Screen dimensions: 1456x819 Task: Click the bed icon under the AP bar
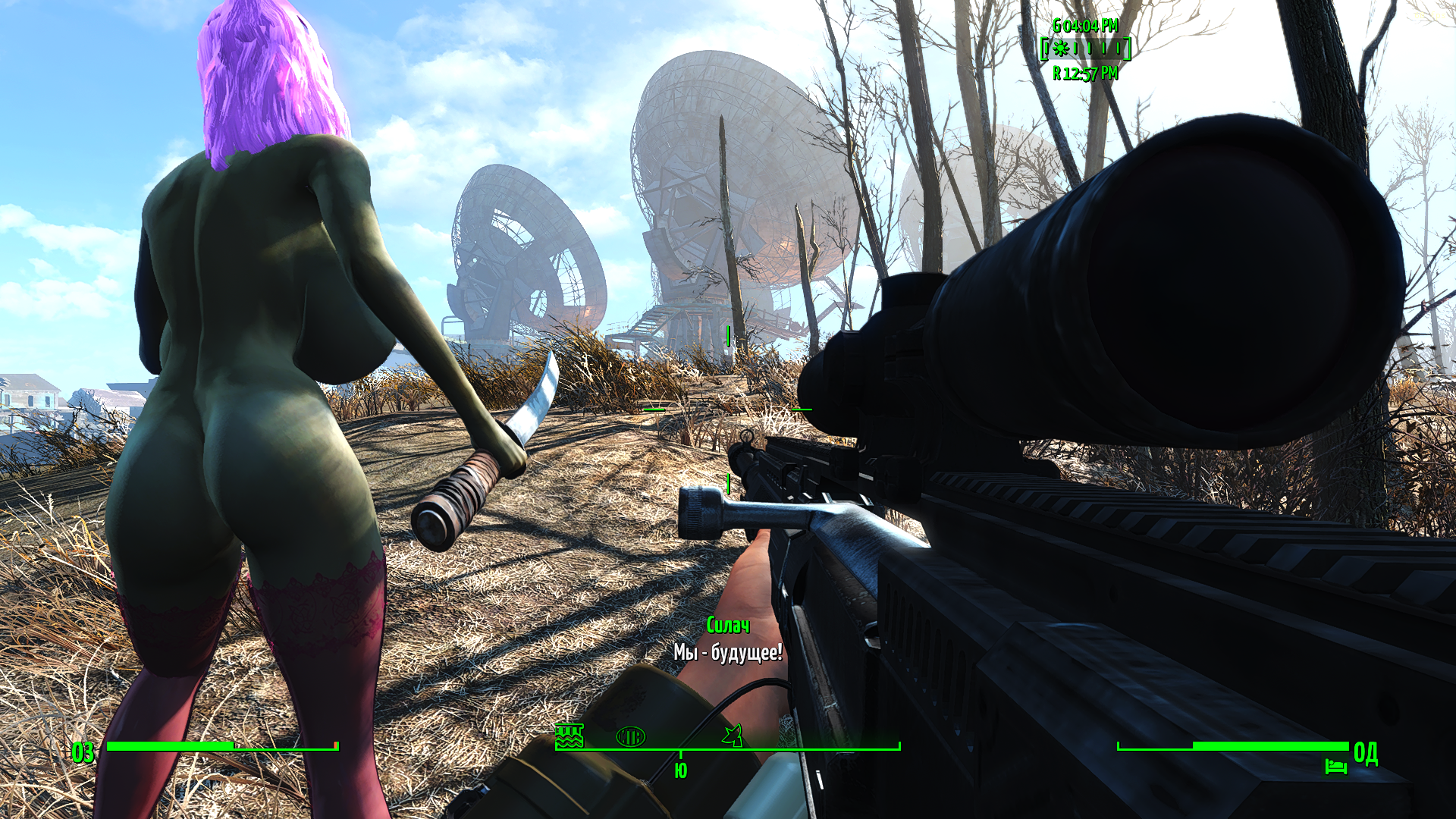1335,766
